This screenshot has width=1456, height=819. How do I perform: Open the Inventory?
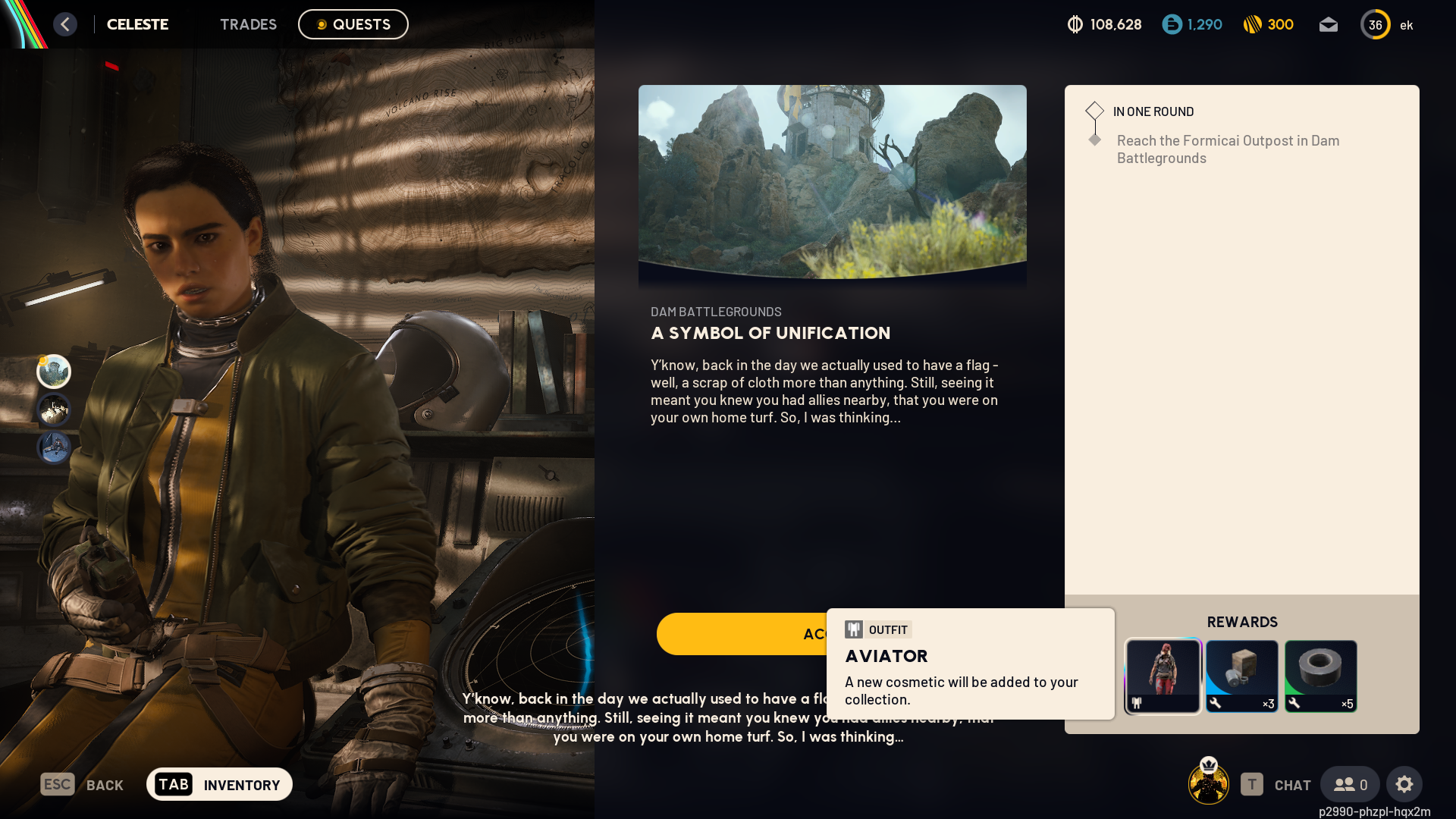pos(219,784)
